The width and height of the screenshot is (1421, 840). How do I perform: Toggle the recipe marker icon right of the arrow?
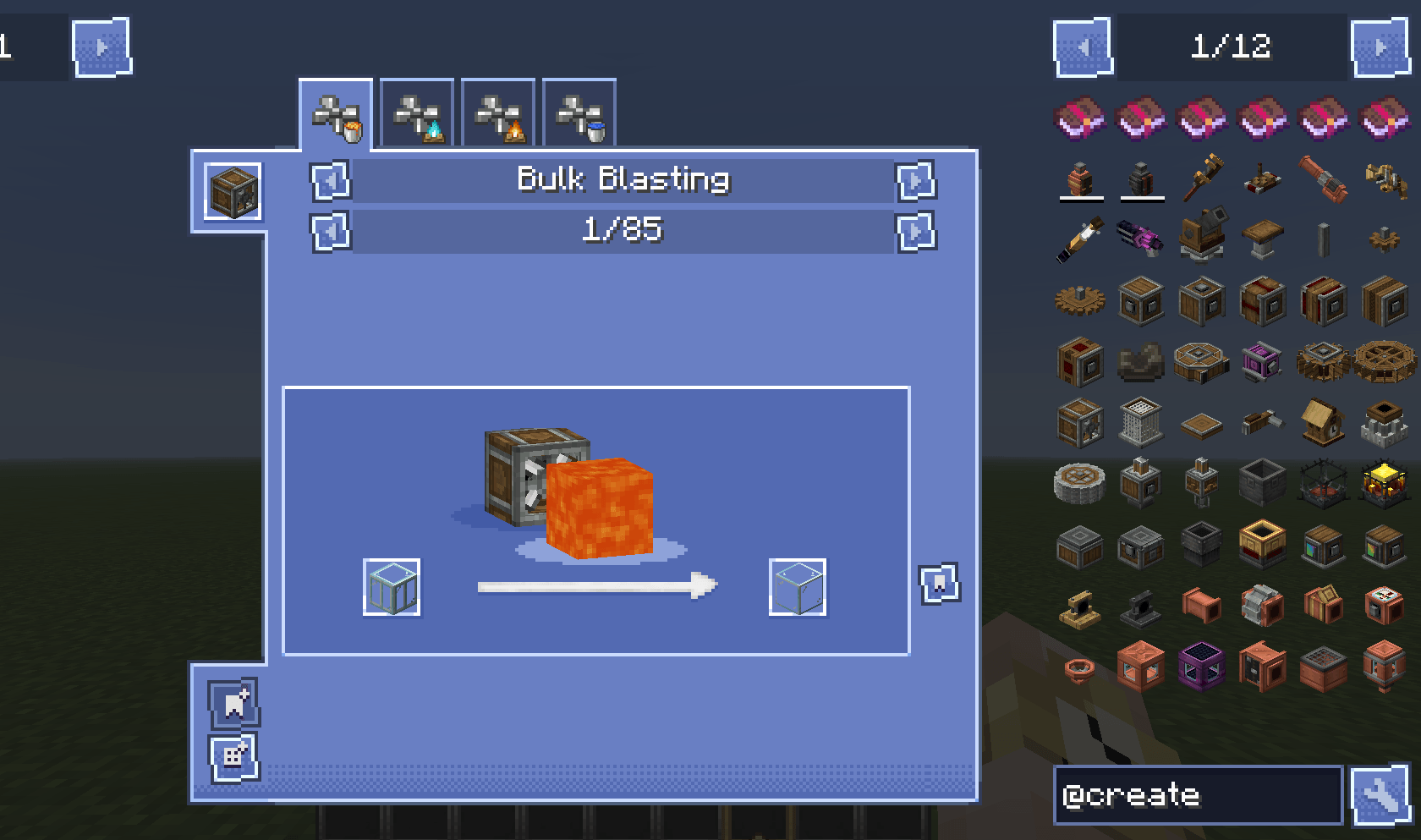[x=939, y=583]
